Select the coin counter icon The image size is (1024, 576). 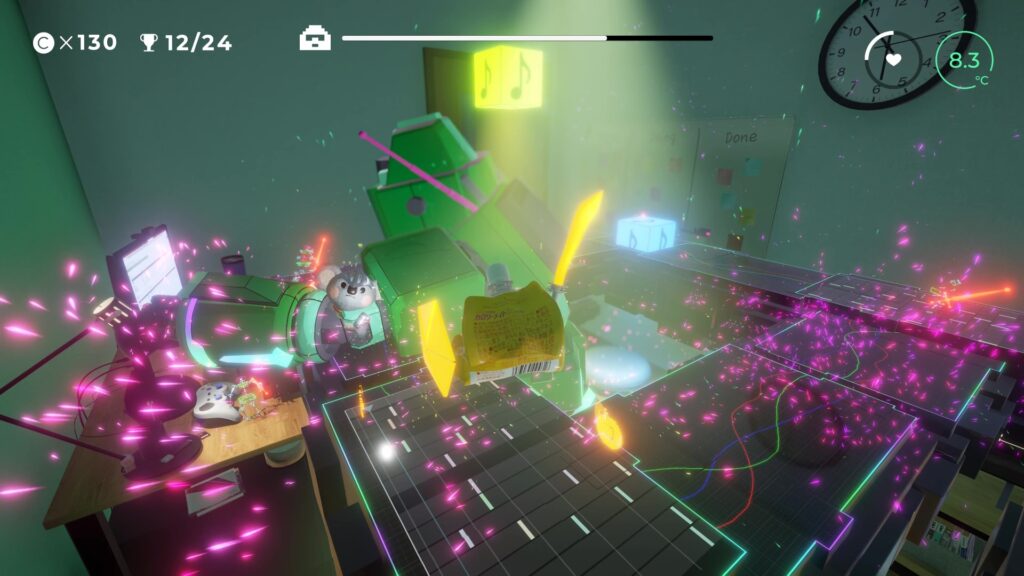pos(43,42)
